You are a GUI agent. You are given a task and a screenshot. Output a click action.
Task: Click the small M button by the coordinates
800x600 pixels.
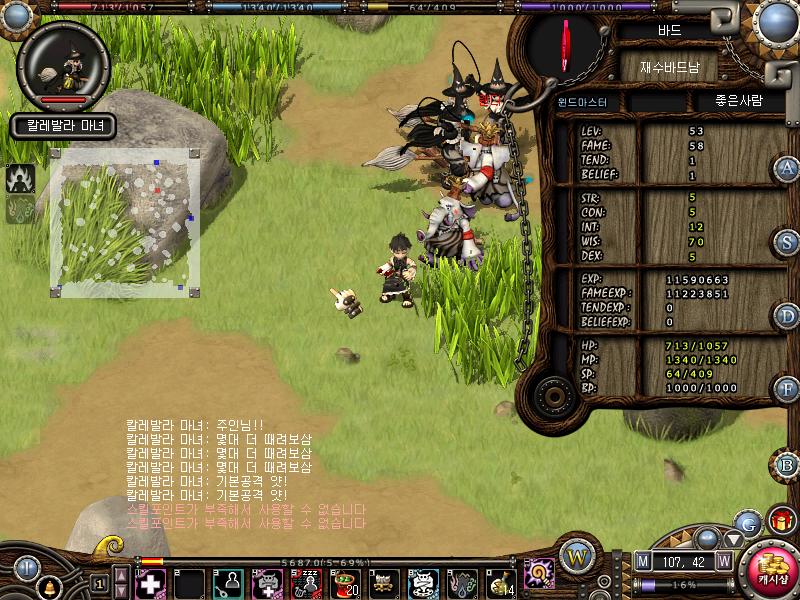[x=642, y=562]
